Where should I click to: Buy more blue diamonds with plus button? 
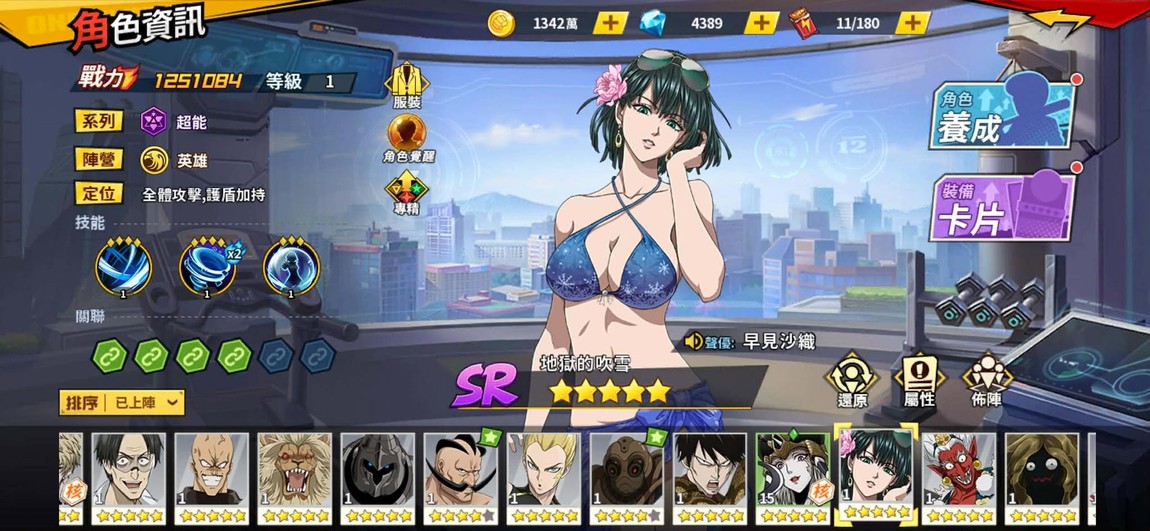pos(761,23)
